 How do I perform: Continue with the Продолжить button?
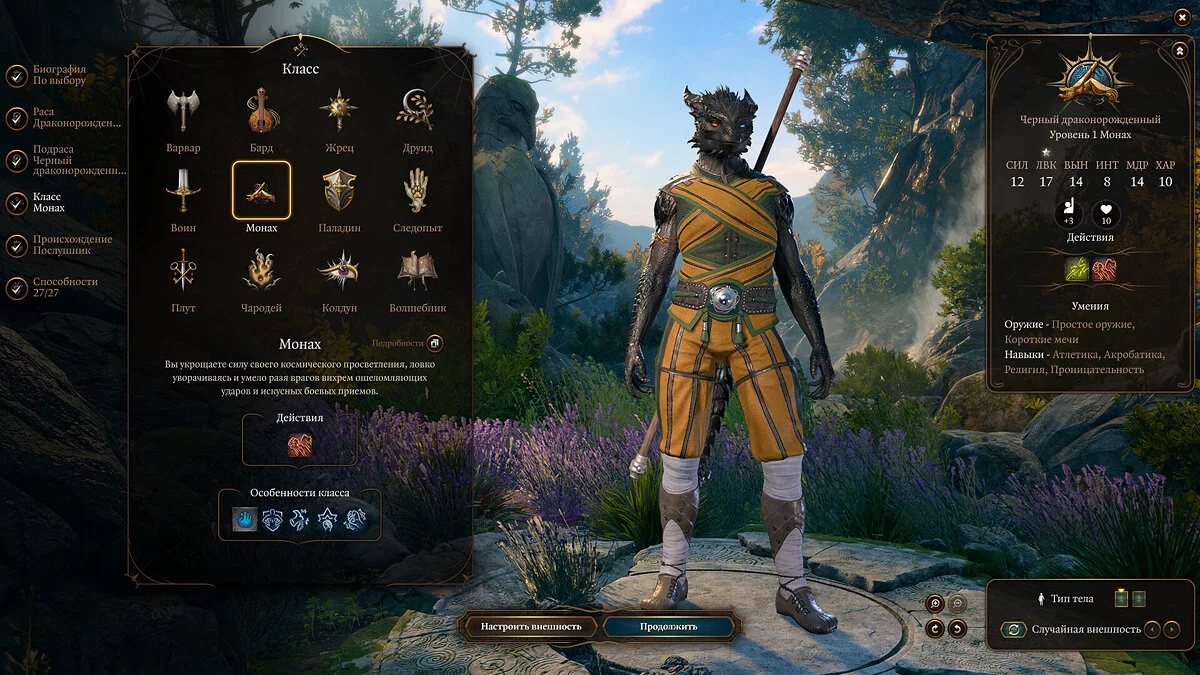671,627
